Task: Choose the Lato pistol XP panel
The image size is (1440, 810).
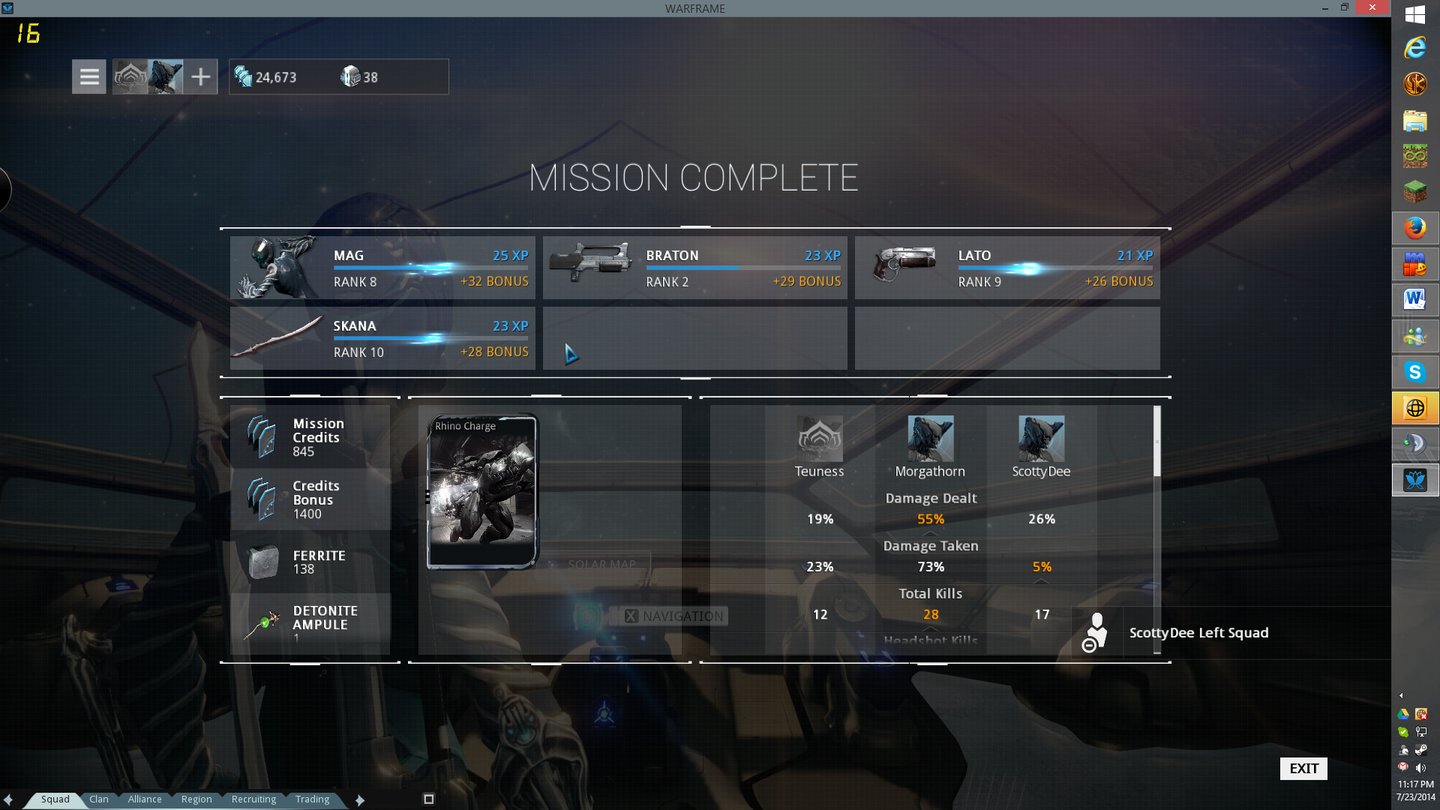Action: click(1007, 268)
